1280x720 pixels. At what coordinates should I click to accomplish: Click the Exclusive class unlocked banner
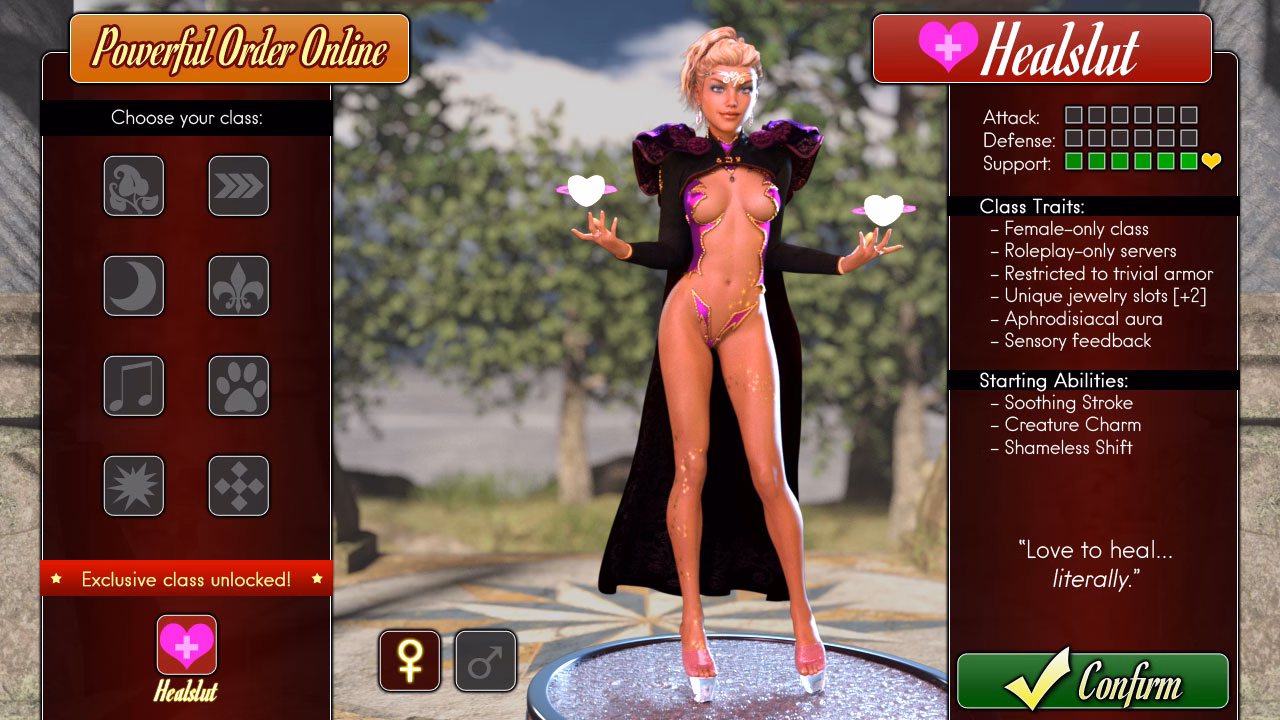186,578
